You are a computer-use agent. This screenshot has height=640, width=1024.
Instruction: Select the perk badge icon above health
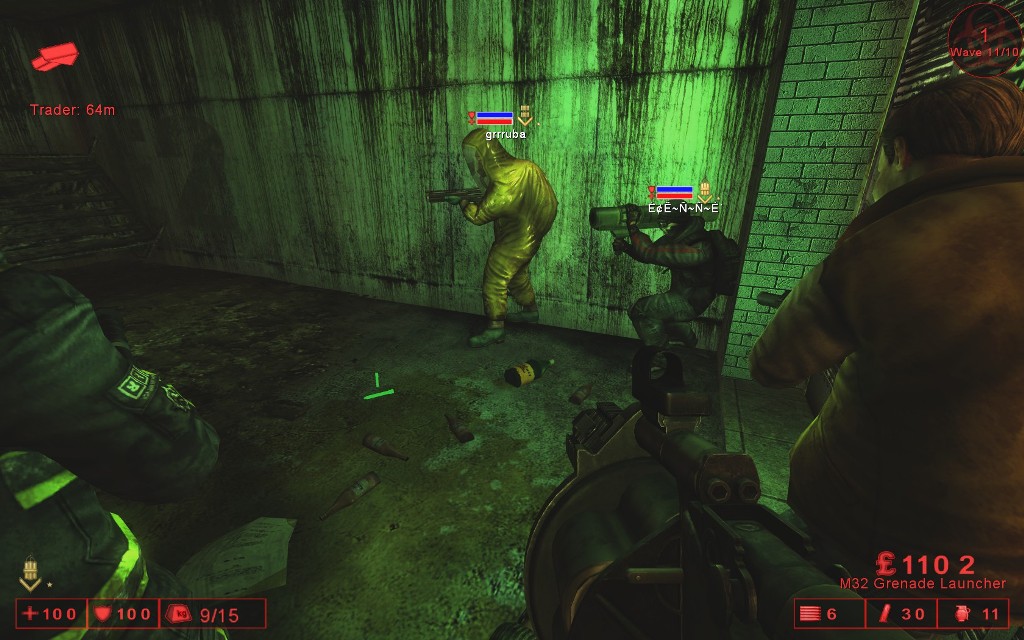pos(31,574)
